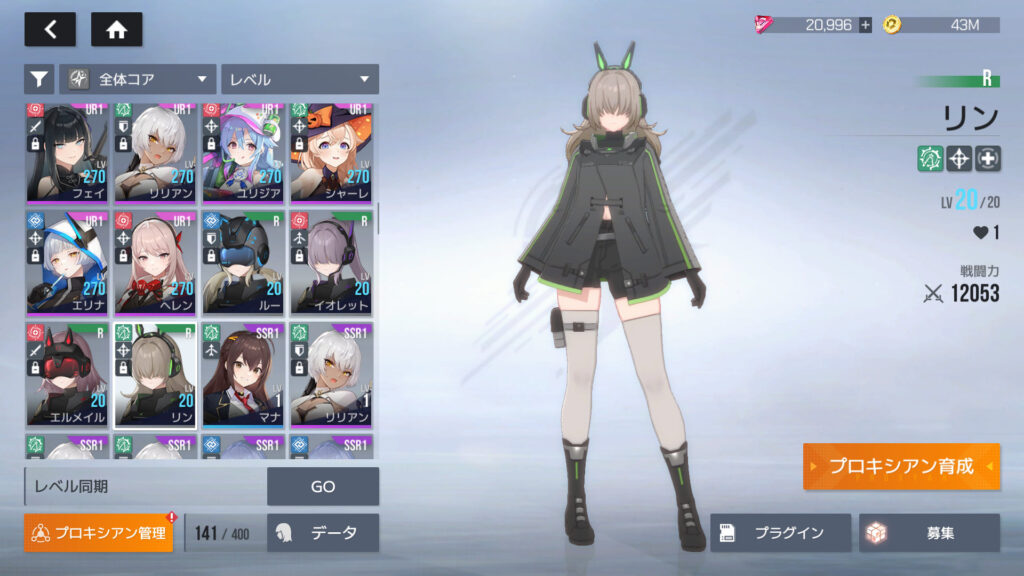The image size is (1024, 576).
Task: Open the レベル sort dropdown
Action: [300, 79]
